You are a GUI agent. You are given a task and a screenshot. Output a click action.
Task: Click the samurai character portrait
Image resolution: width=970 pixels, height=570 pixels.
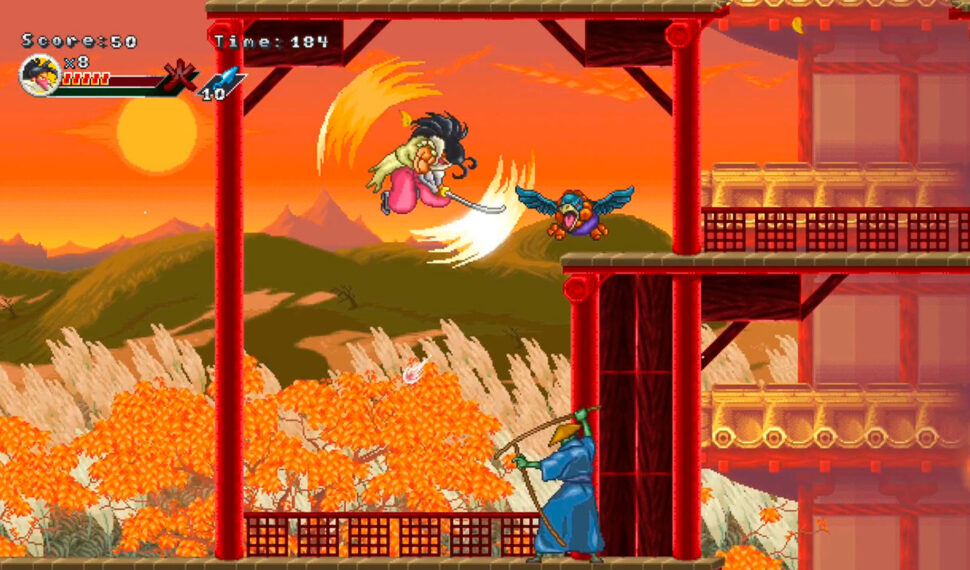click(x=40, y=75)
